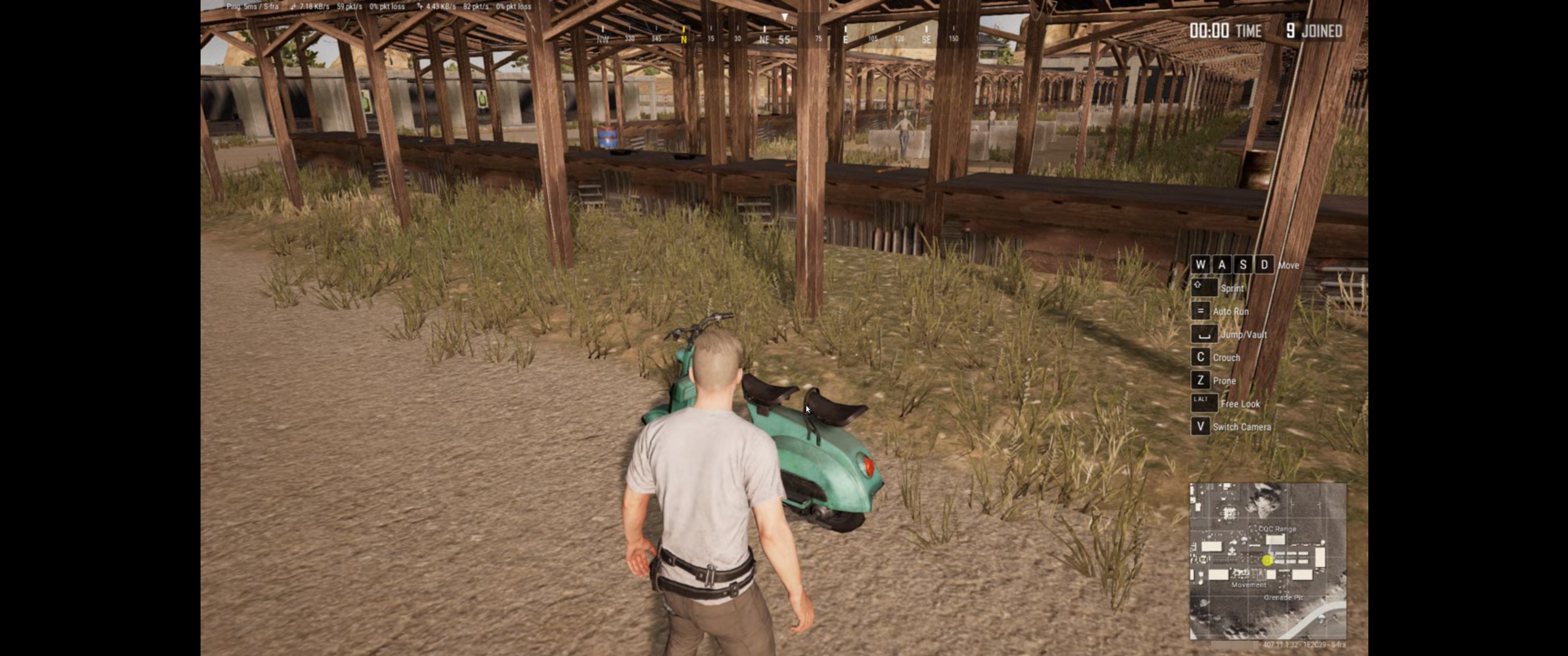Viewport: 1568px width, 656px height.
Task: Click the Switch Camera V key icon
Action: (x=1200, y=426)
